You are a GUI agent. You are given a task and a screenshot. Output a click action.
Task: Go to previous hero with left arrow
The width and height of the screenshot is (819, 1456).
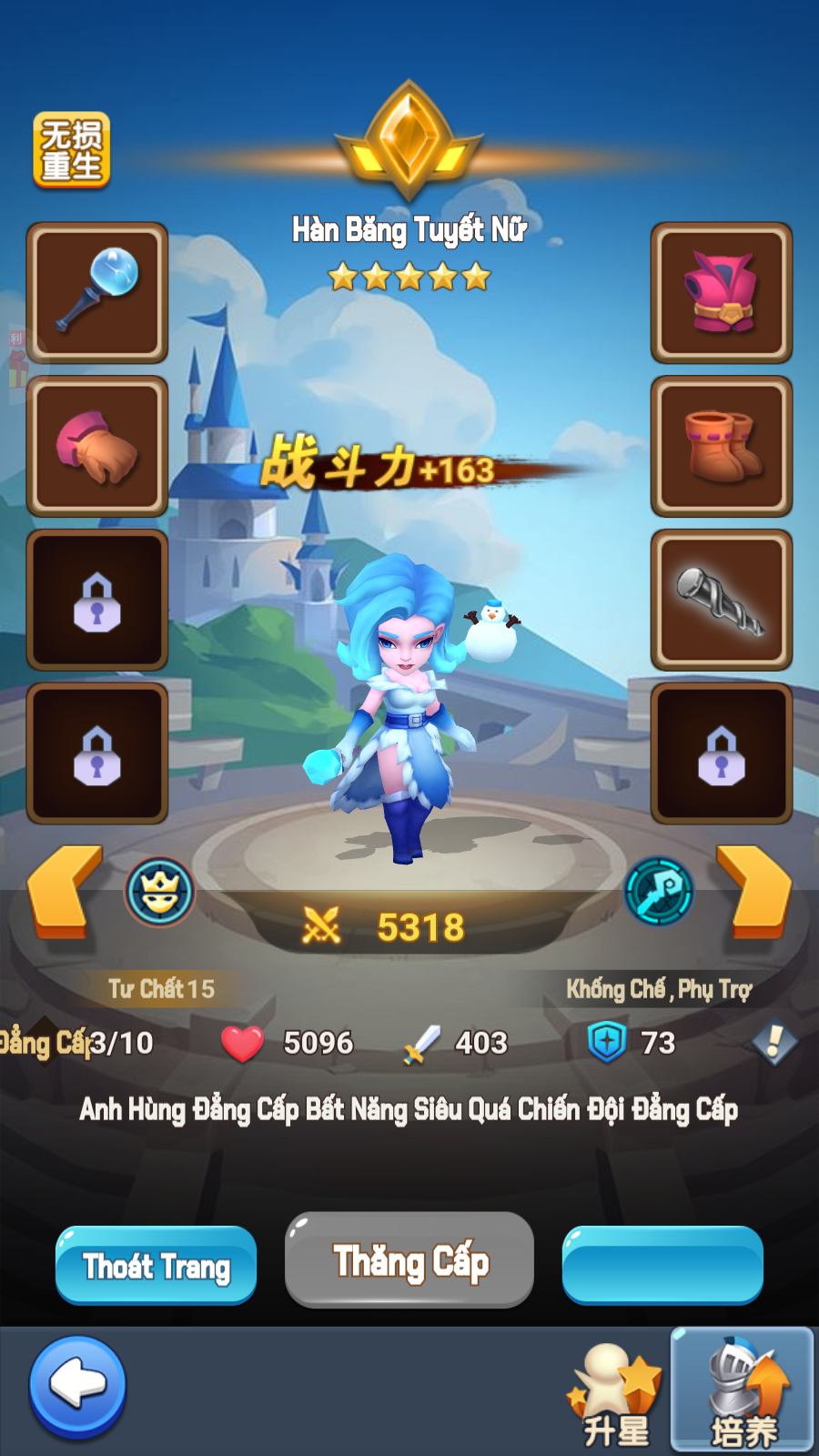tap(64, 890)
